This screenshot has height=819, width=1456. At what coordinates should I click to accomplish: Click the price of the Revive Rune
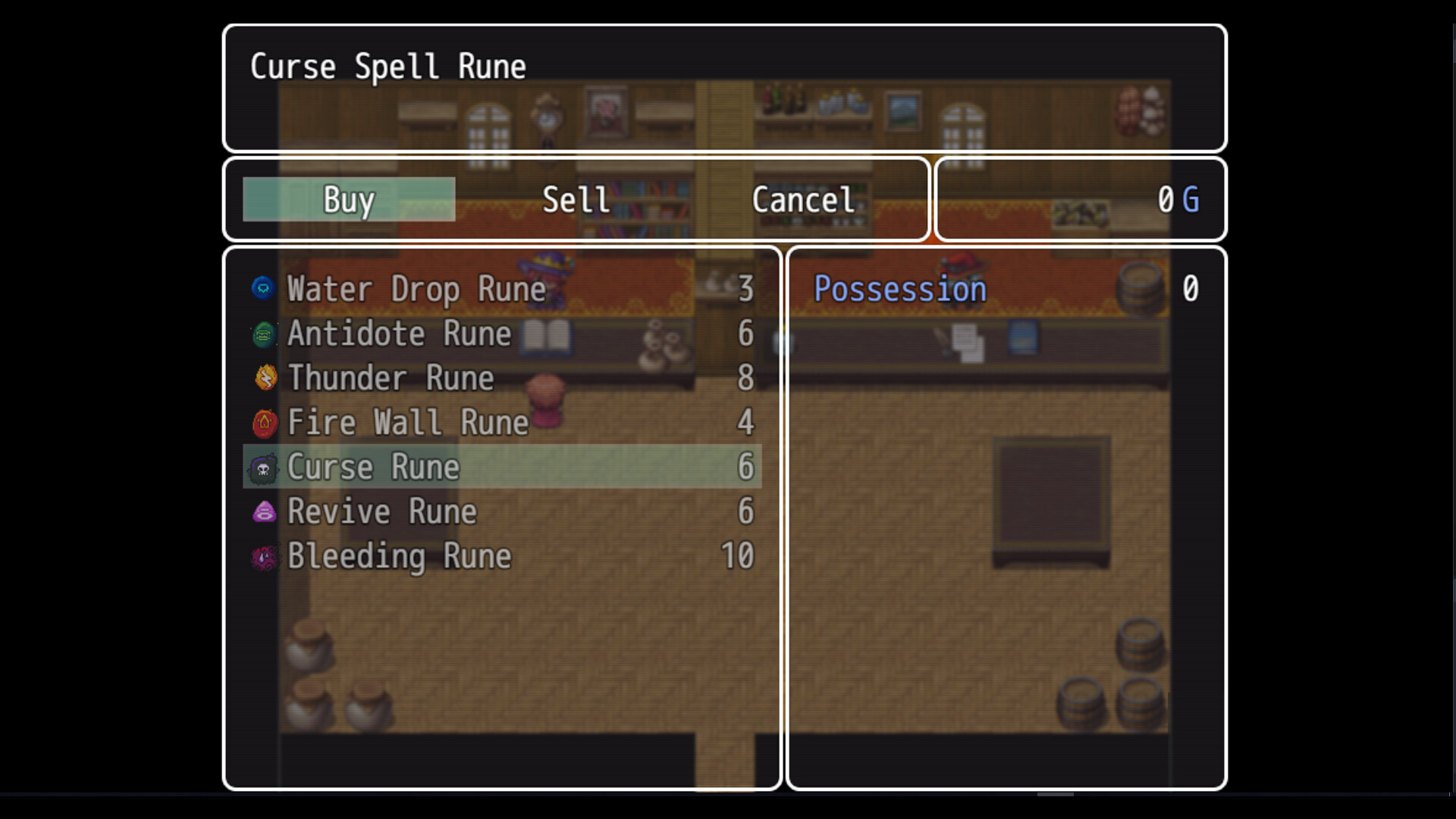click(746, 512)
